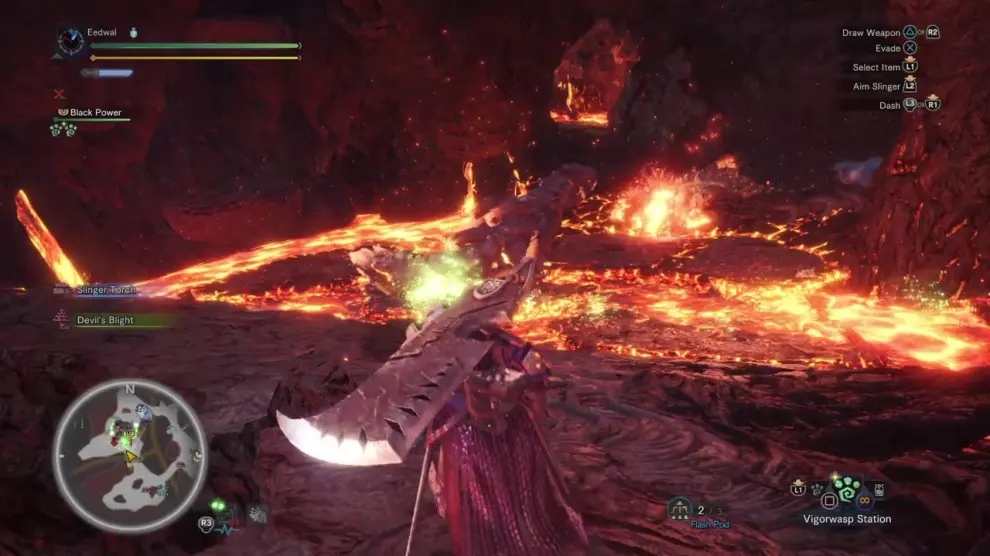Select the item right of Vigorwasp Station
990x556 pixels.
coord(880,490)
